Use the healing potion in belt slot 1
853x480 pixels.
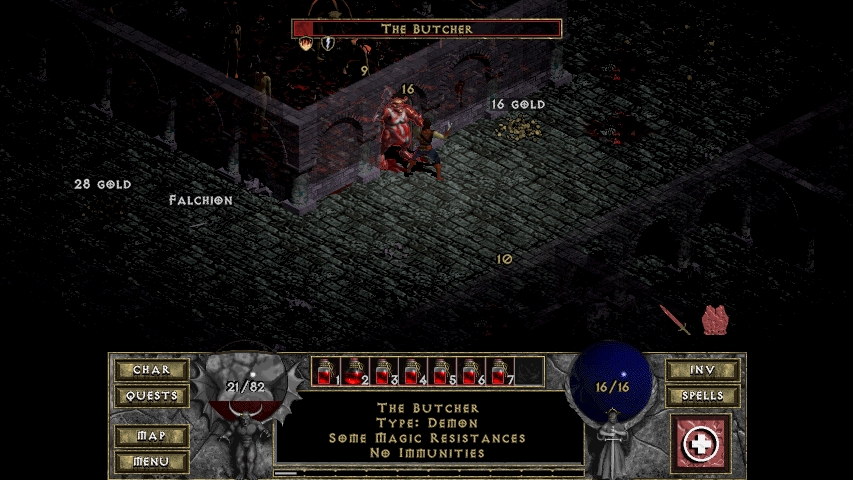326,371
